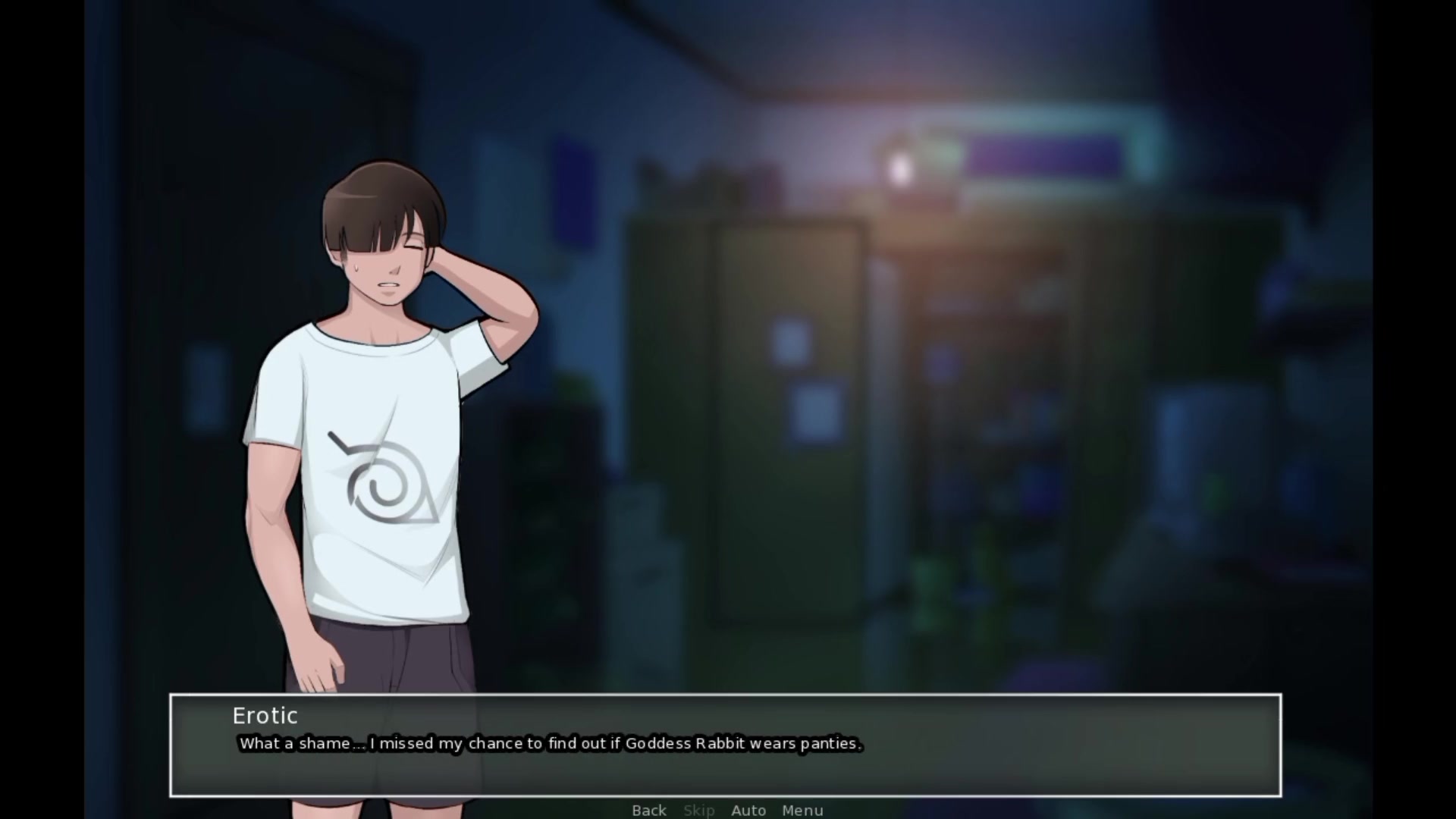Activate the Skip button
Screen dimensions: 1456x819
tap(698, 811)
